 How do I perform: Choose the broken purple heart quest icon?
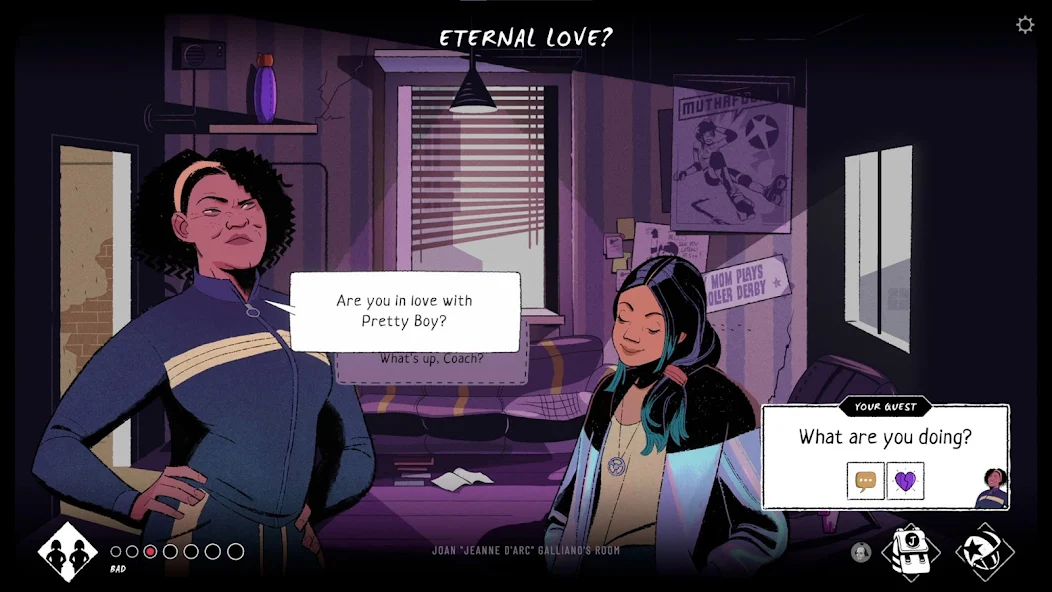tap(905, 481)
